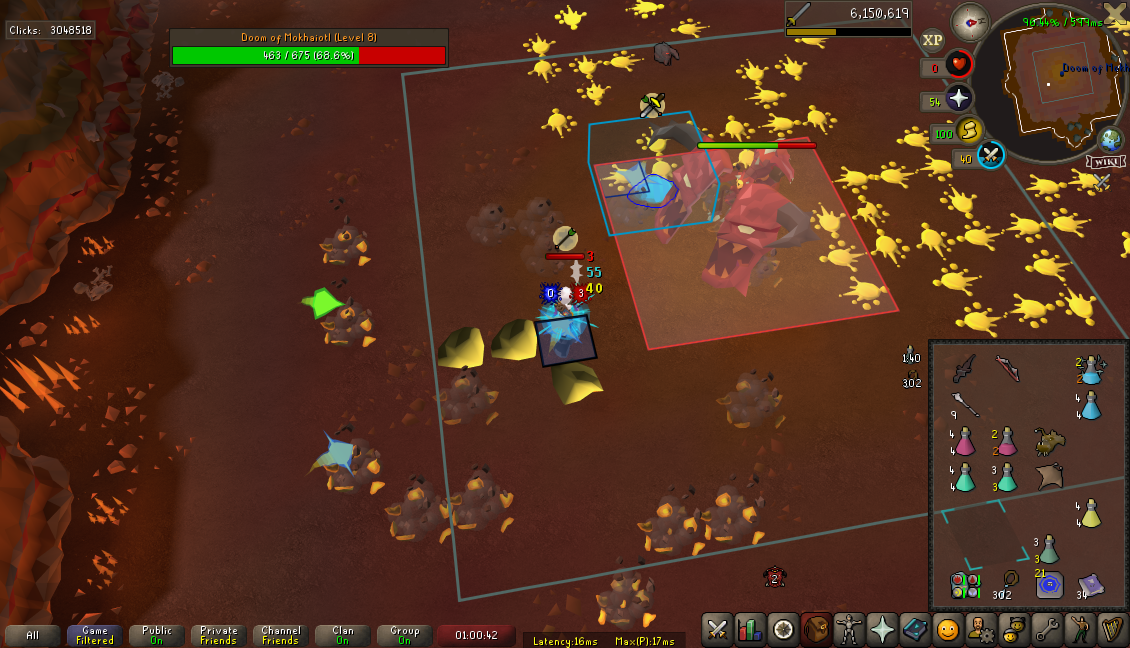Toggle the Public chat filter

click(157, 636)
